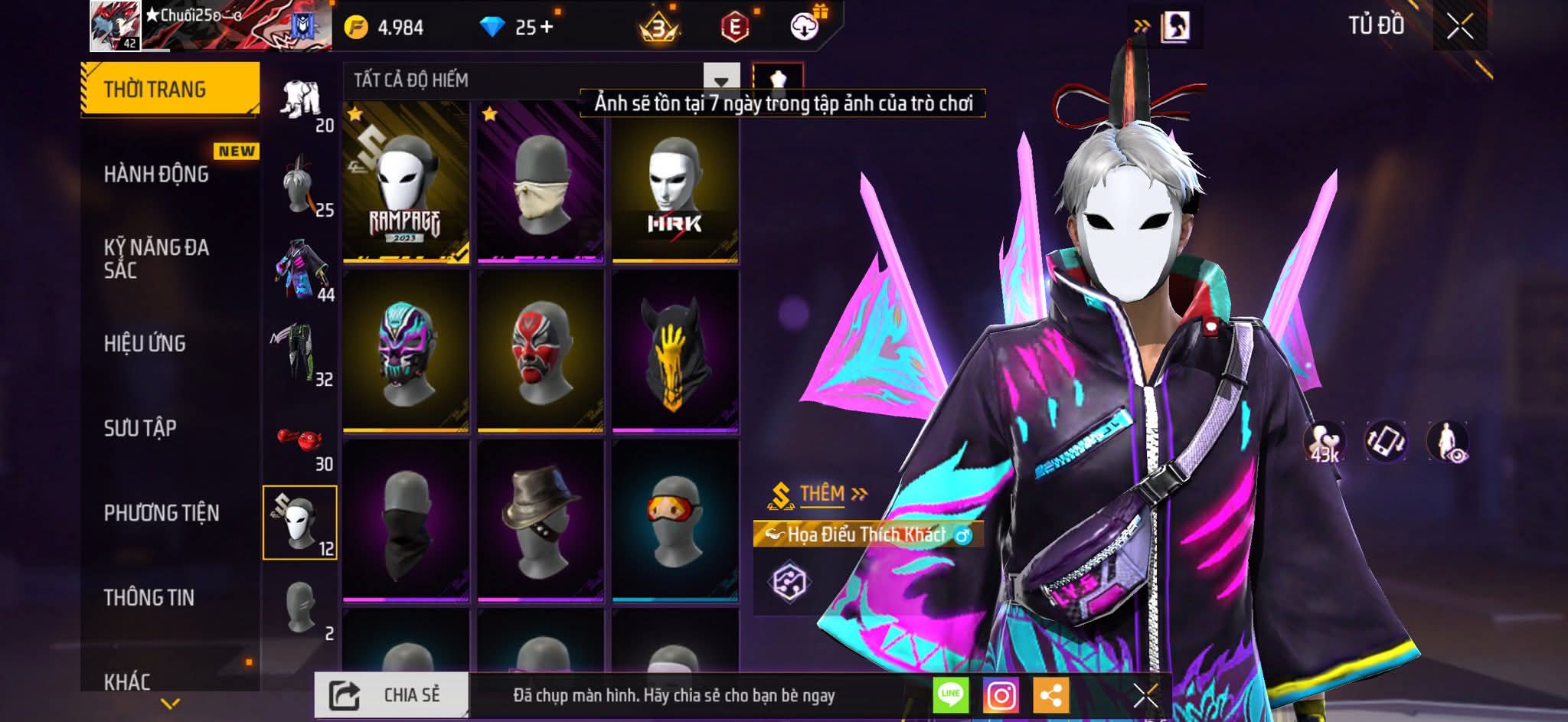Share screenshot through LINE app icon
Viewport: 1568px width, 722px height.
tap(950, 696)
